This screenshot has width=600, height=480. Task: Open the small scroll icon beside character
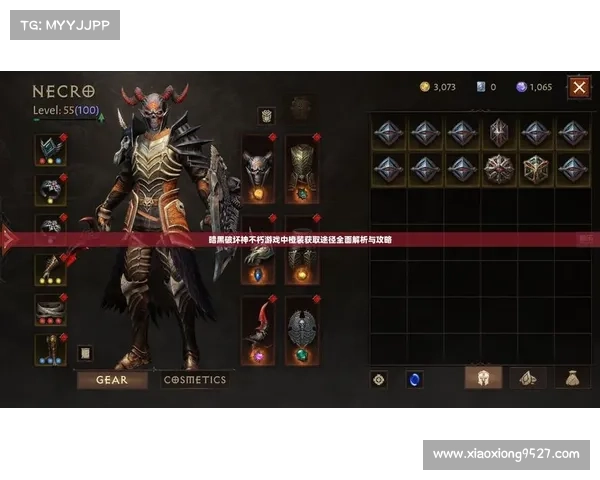84,353
